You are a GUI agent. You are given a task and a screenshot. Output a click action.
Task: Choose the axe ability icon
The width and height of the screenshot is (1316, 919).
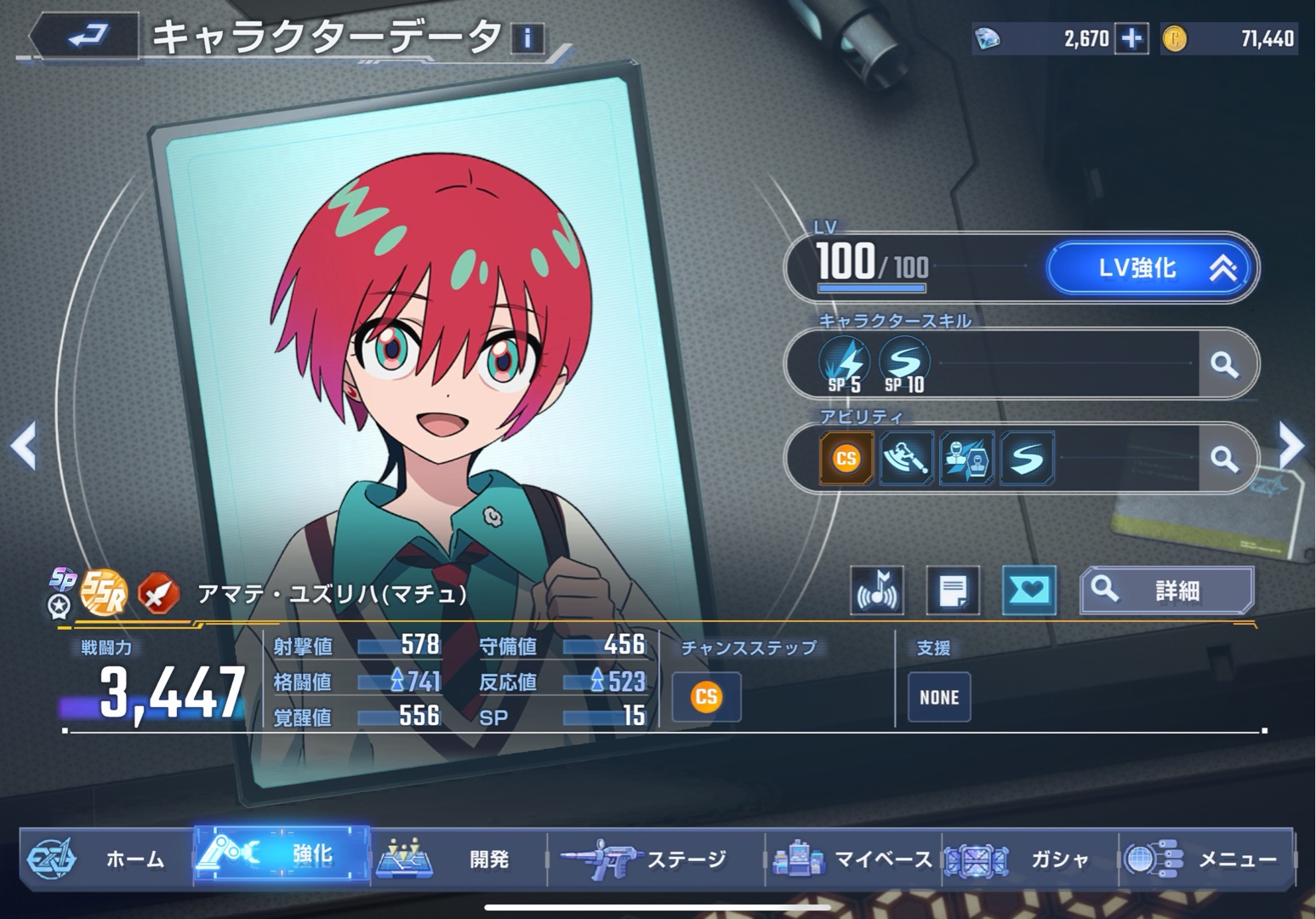click(x=906, y=459)
